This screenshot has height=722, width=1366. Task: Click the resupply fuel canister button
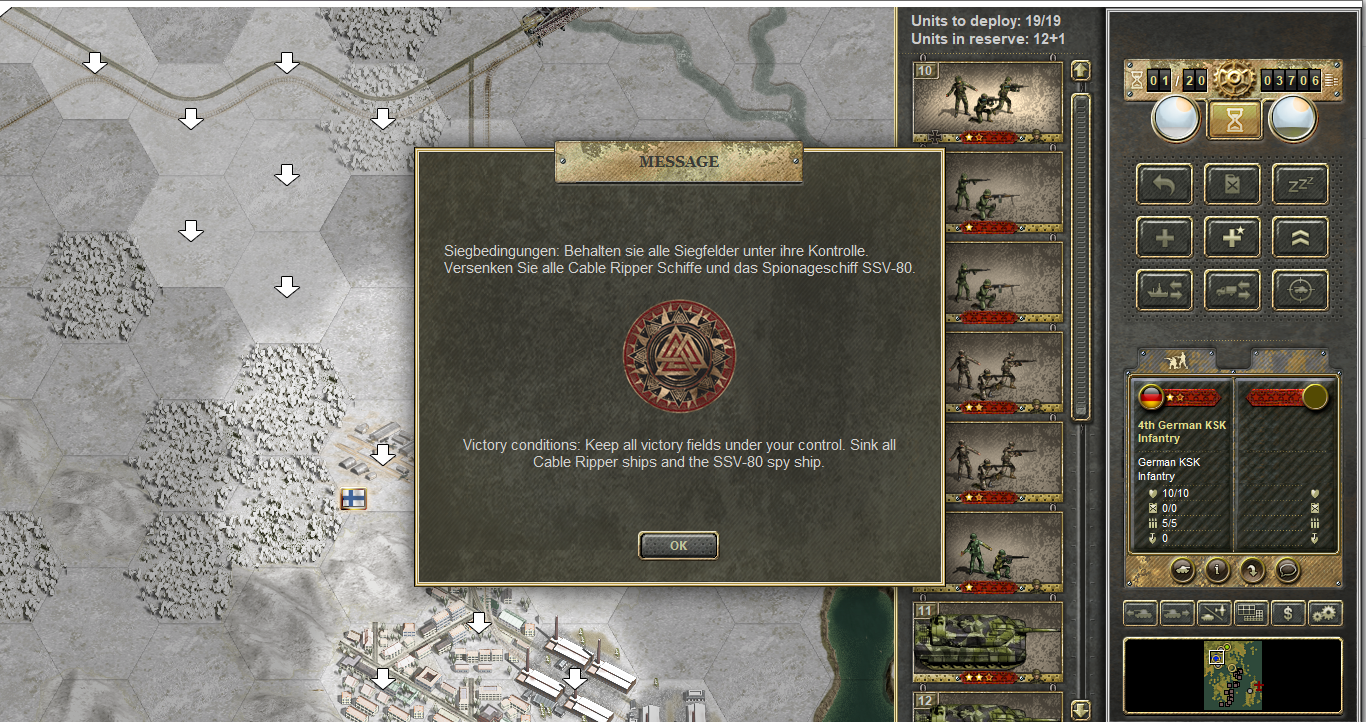(x=1232, y=184)
